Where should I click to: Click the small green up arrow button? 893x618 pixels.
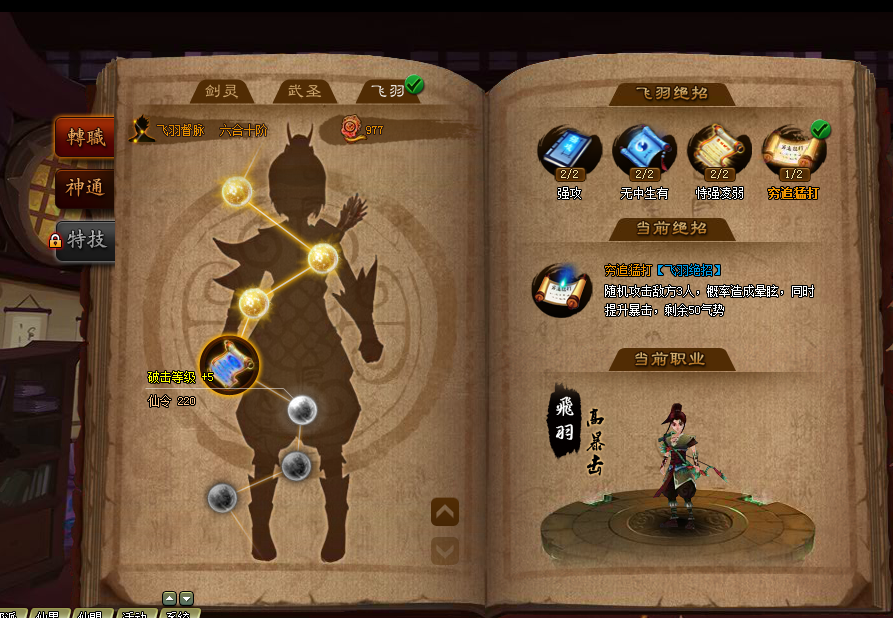coord(169,598)
